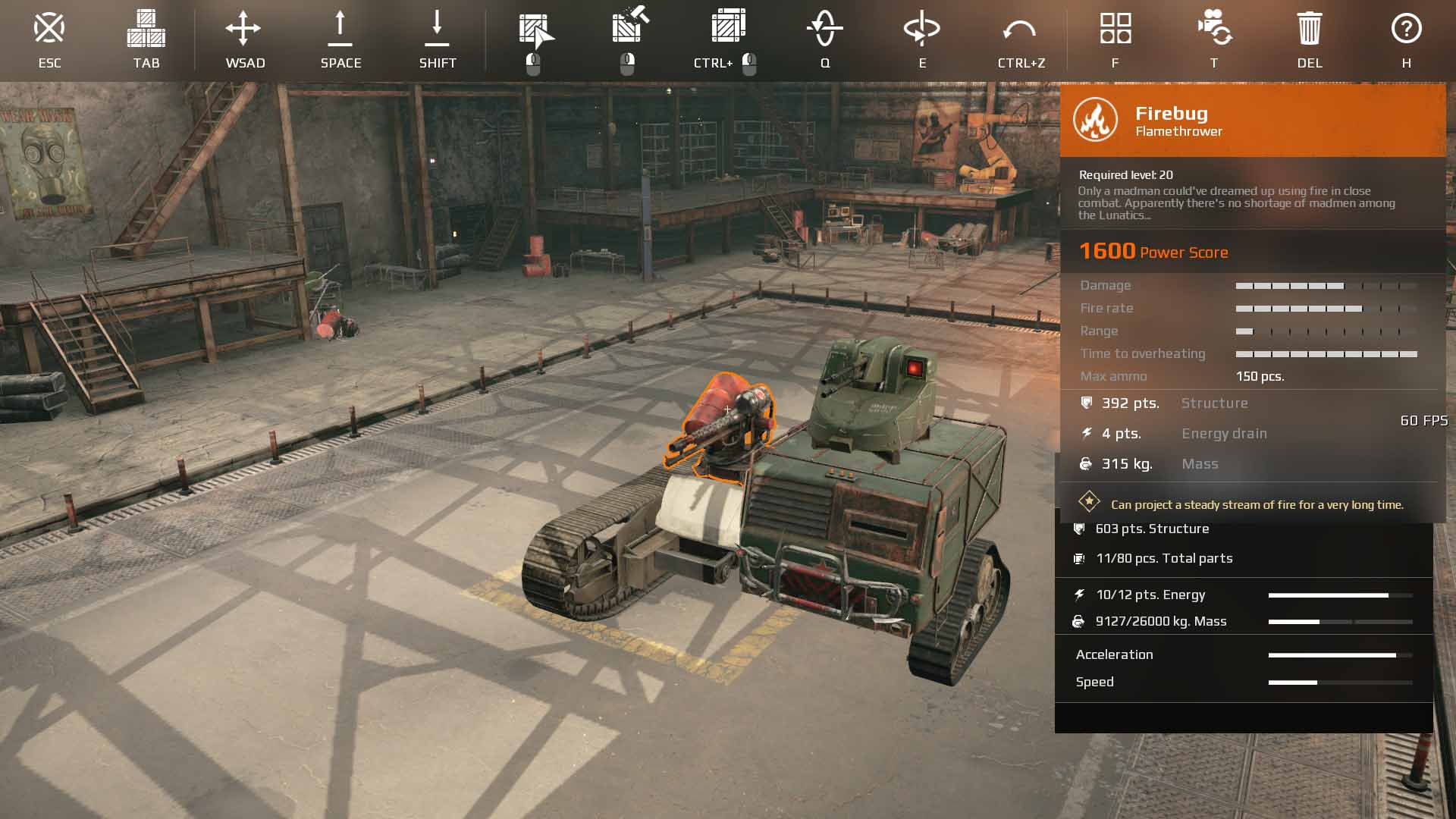Open the four-squares grid view icon

1116,29
